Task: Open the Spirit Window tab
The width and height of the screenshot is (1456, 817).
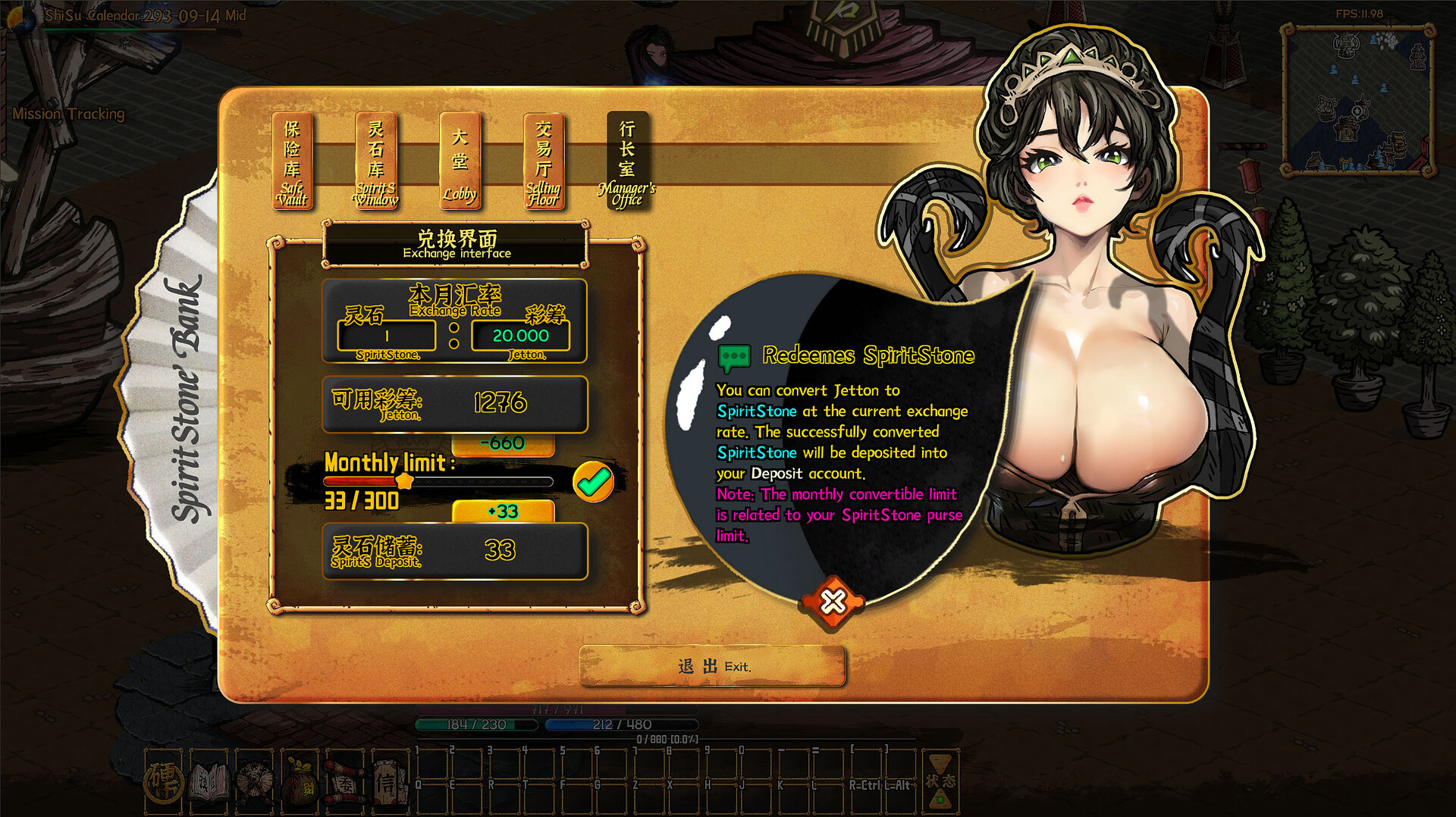Action: coord(376,161)
